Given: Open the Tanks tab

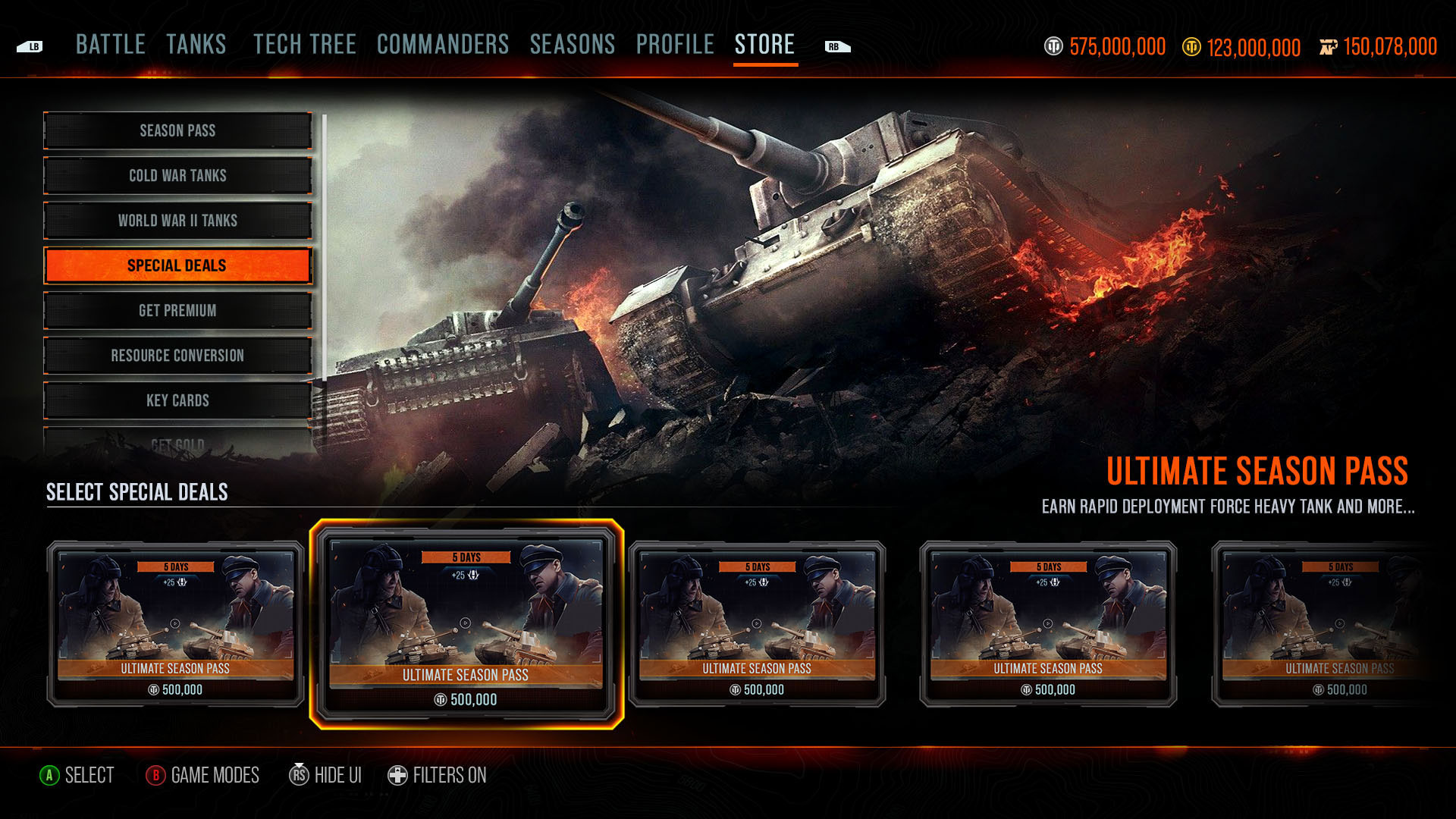Looking at the screenshot, I should pyautogui.click(x=196, y=45).
